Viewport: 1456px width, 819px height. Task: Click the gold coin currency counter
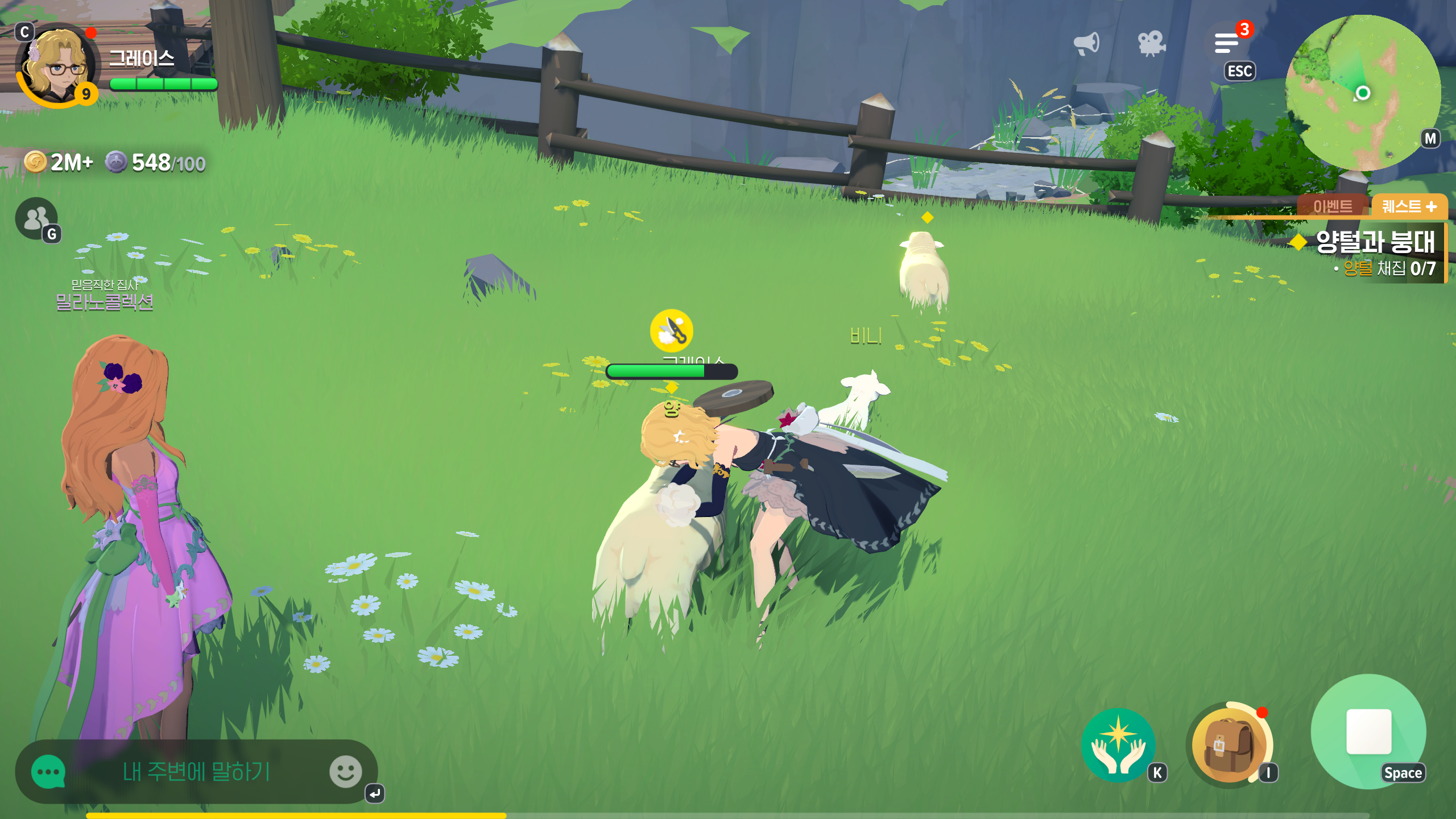(x=59, y=163)
